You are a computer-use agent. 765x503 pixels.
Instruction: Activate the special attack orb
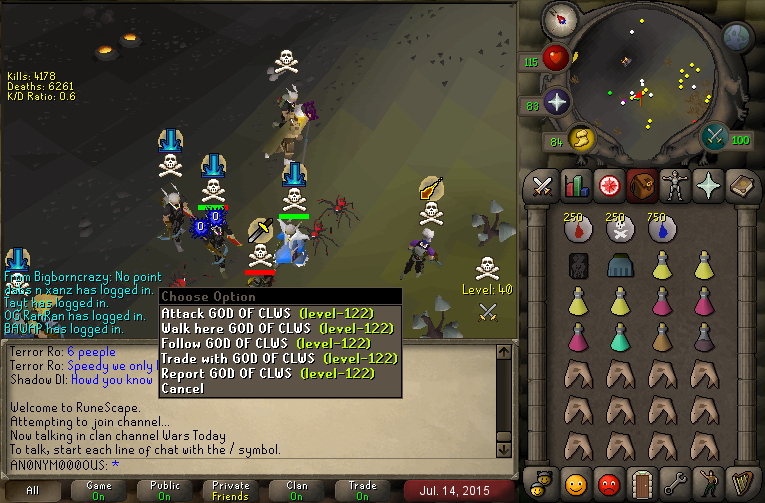[x=714, y=137]
